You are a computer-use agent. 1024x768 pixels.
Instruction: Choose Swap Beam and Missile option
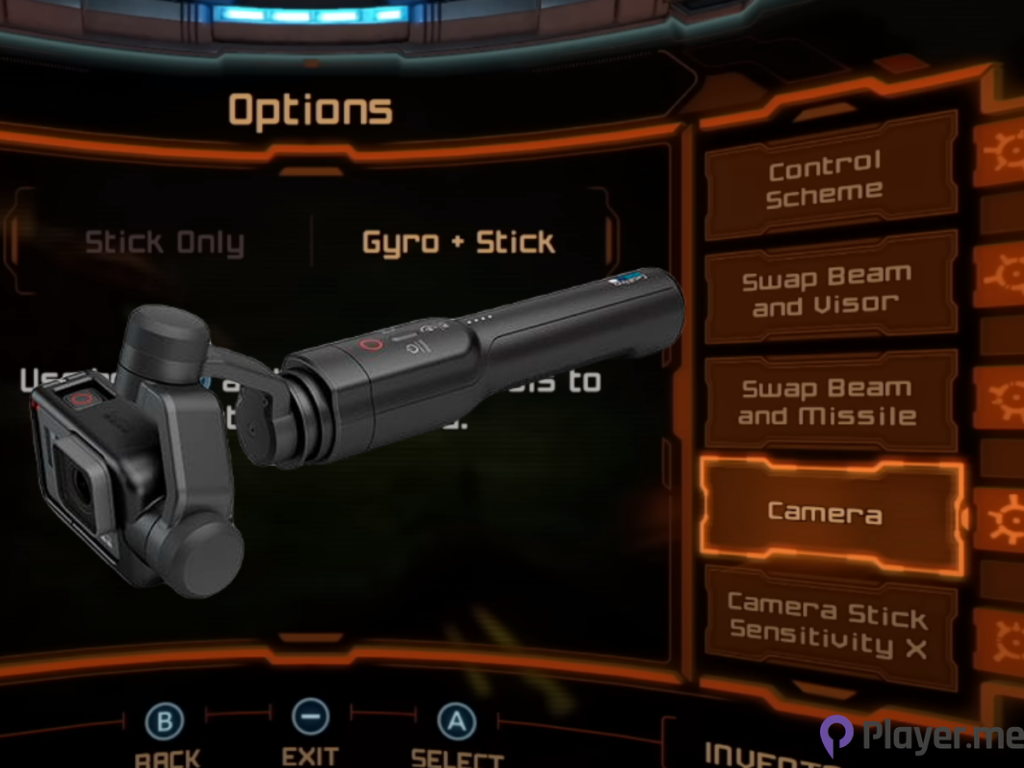(x=826, y=401)
